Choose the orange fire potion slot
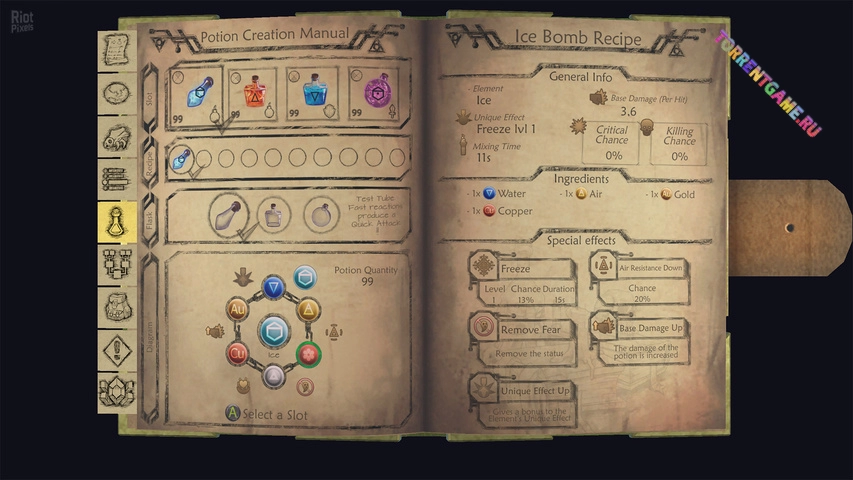 tap(253, 95)
